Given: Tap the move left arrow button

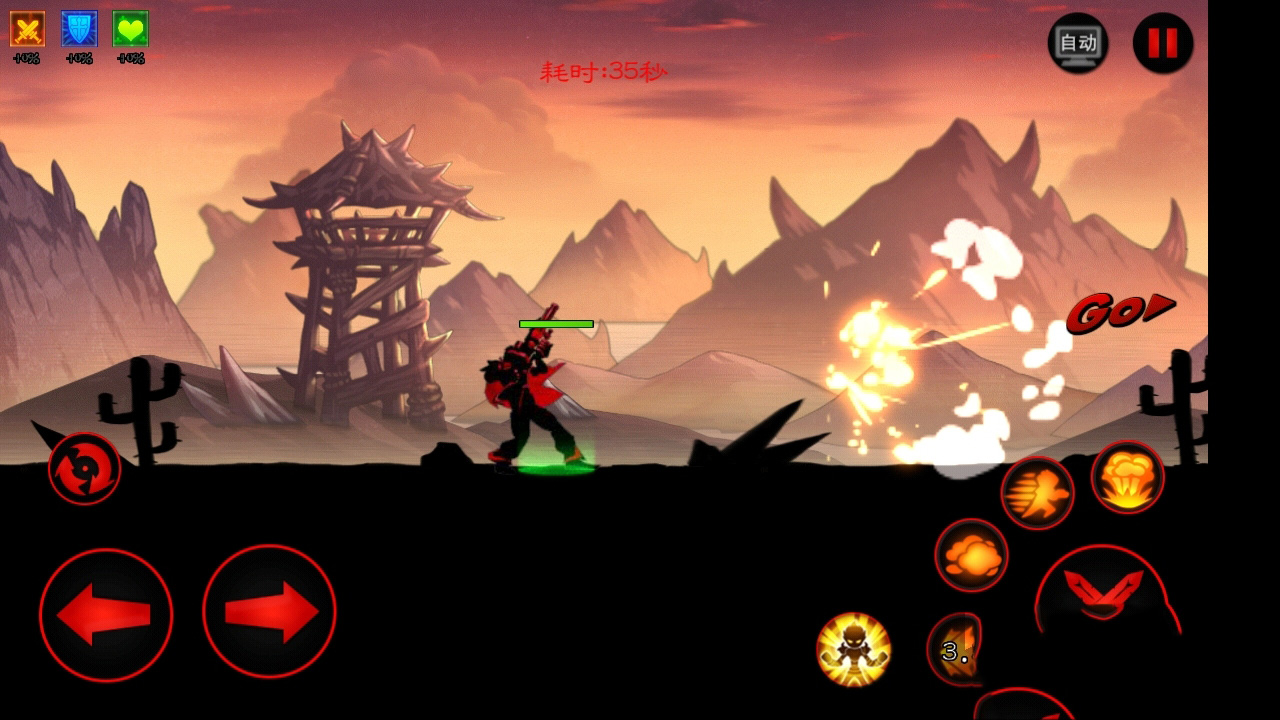Looking at the screenshot, I should click(x=106, y=615).
